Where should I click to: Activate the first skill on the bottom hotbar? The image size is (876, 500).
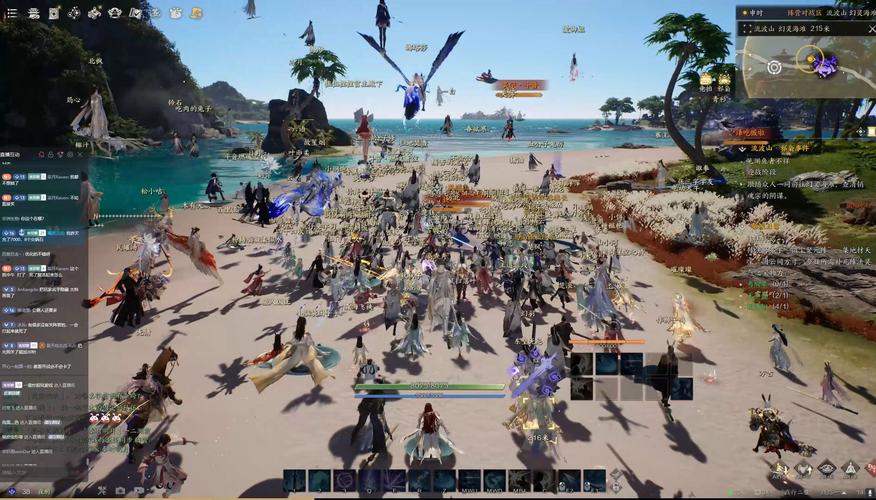pos(296,480)
